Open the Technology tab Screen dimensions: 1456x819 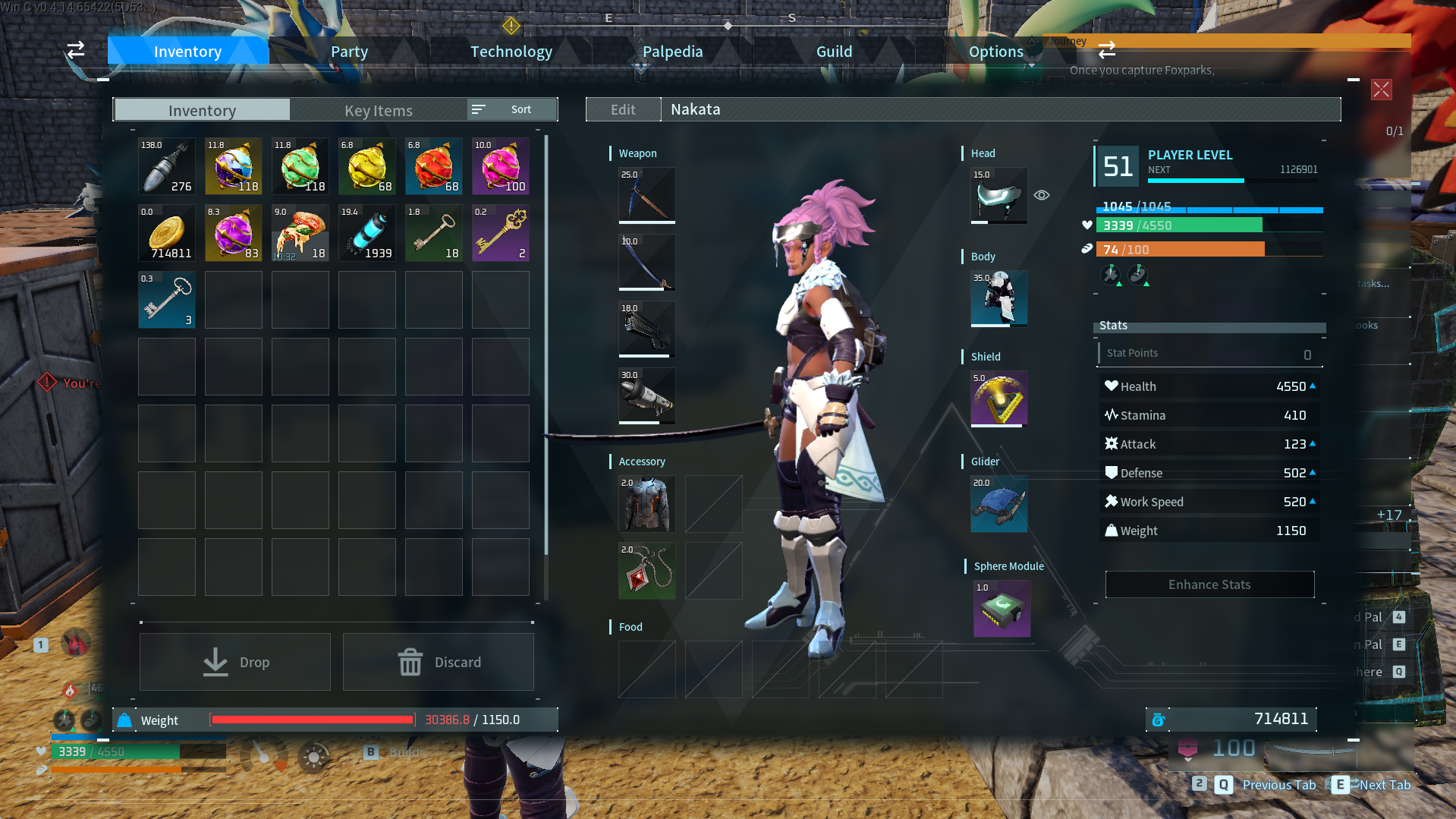[x=511, y=52]
